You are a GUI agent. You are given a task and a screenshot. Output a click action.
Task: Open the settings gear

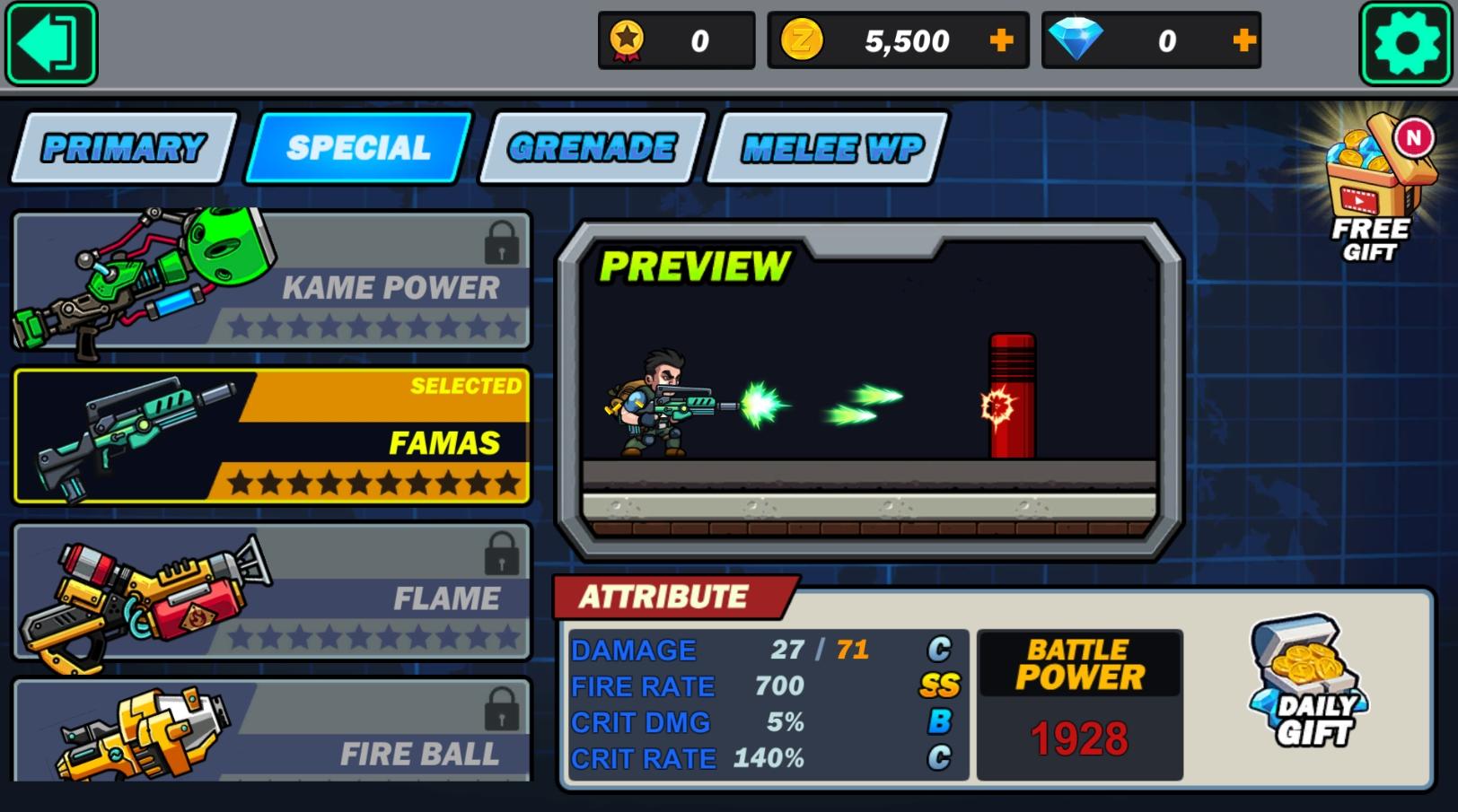click(1406, 40)
